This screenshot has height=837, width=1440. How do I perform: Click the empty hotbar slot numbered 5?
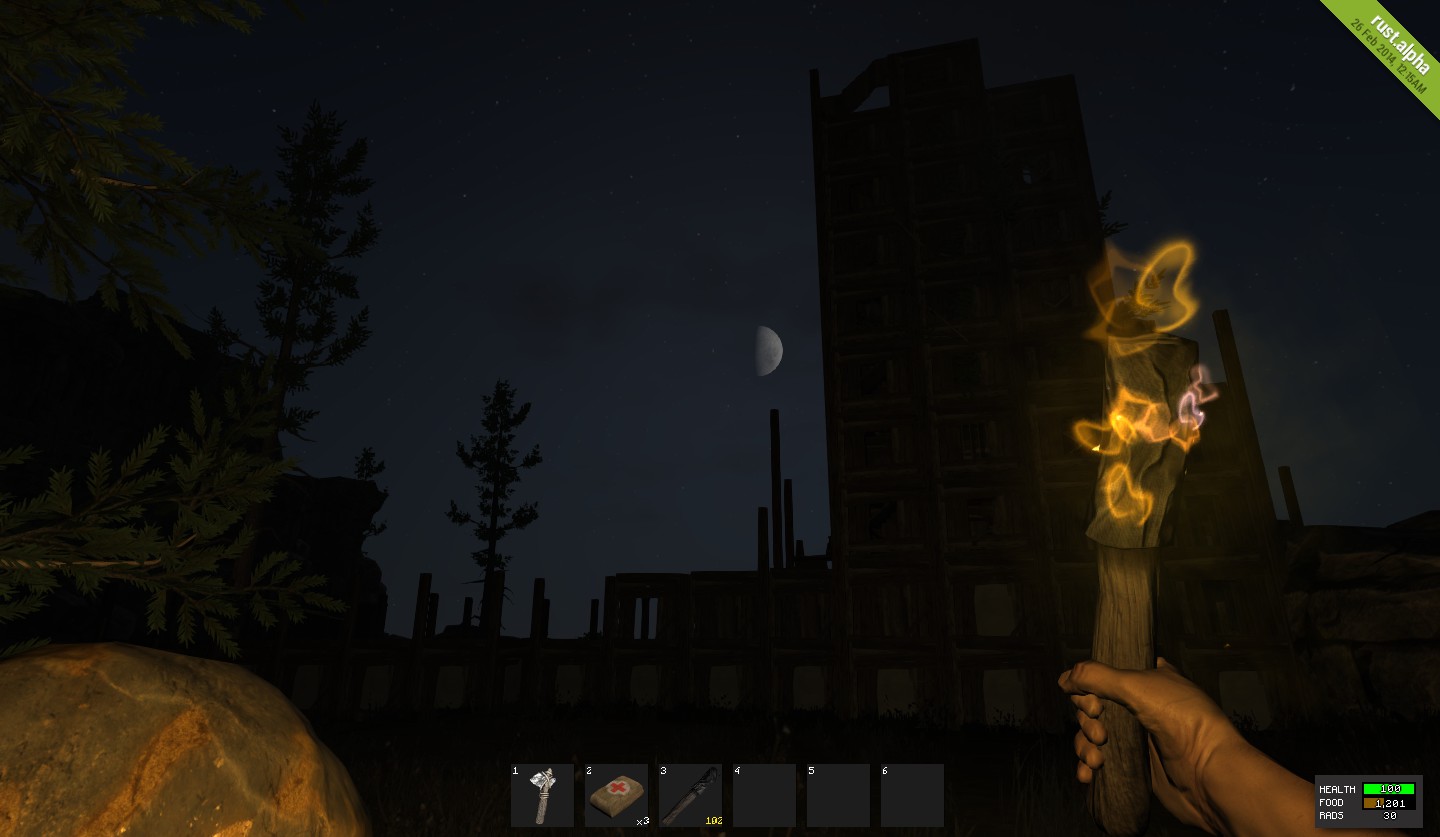click(838, 795)
